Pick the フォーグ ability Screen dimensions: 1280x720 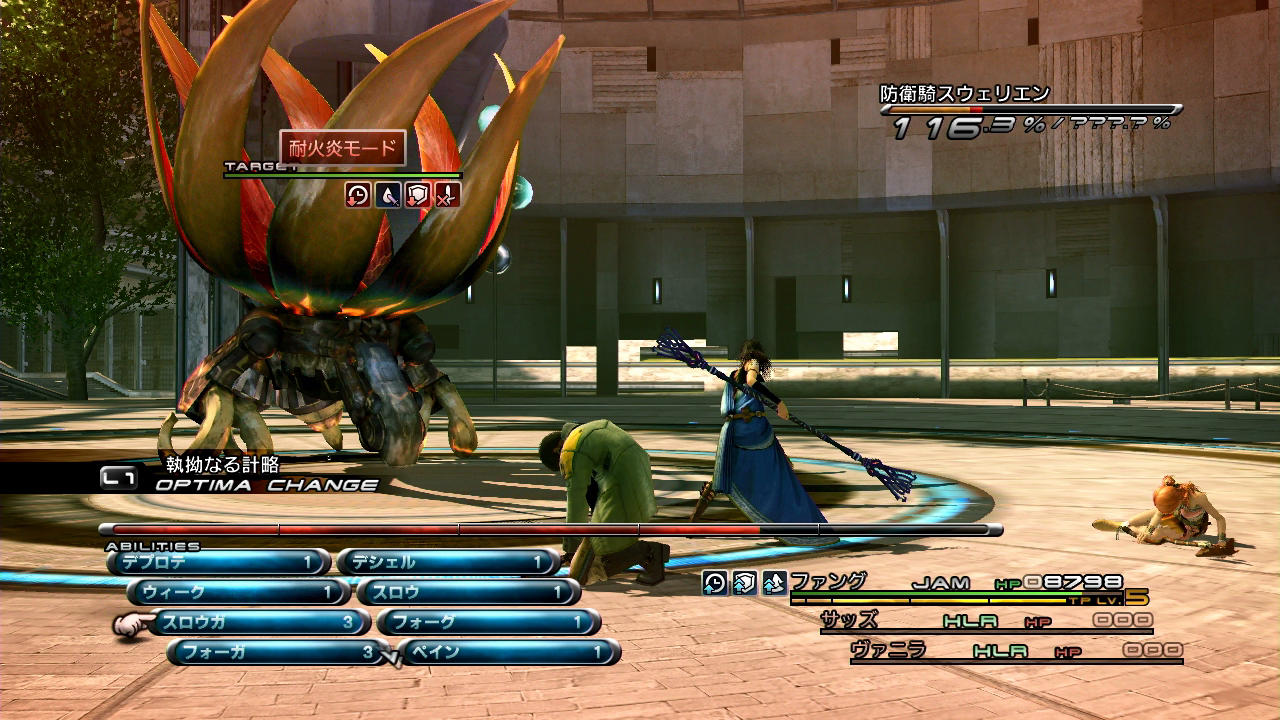pyautogui.click(x=488, y=623)
